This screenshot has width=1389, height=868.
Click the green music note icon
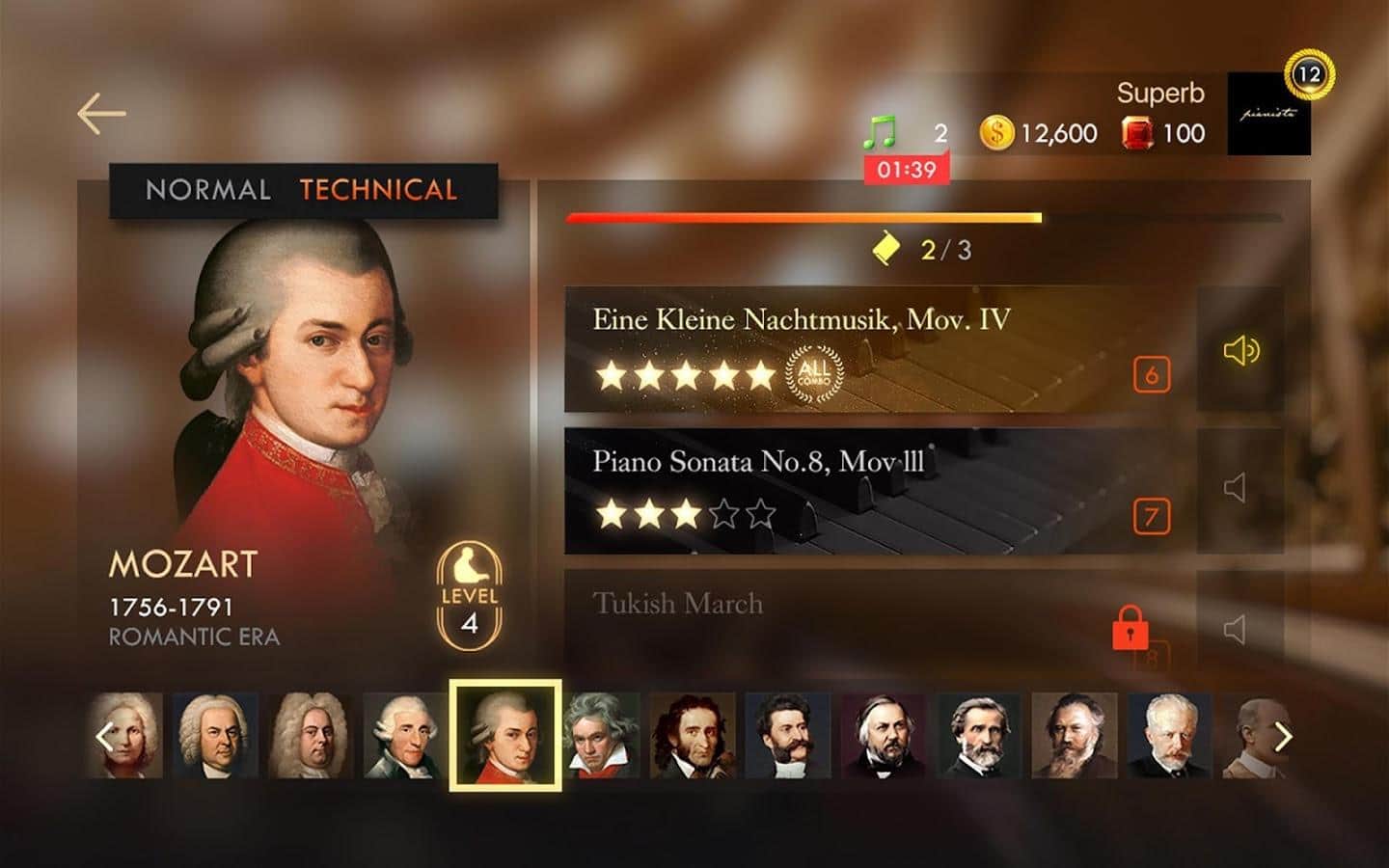(x=879, y=132)
